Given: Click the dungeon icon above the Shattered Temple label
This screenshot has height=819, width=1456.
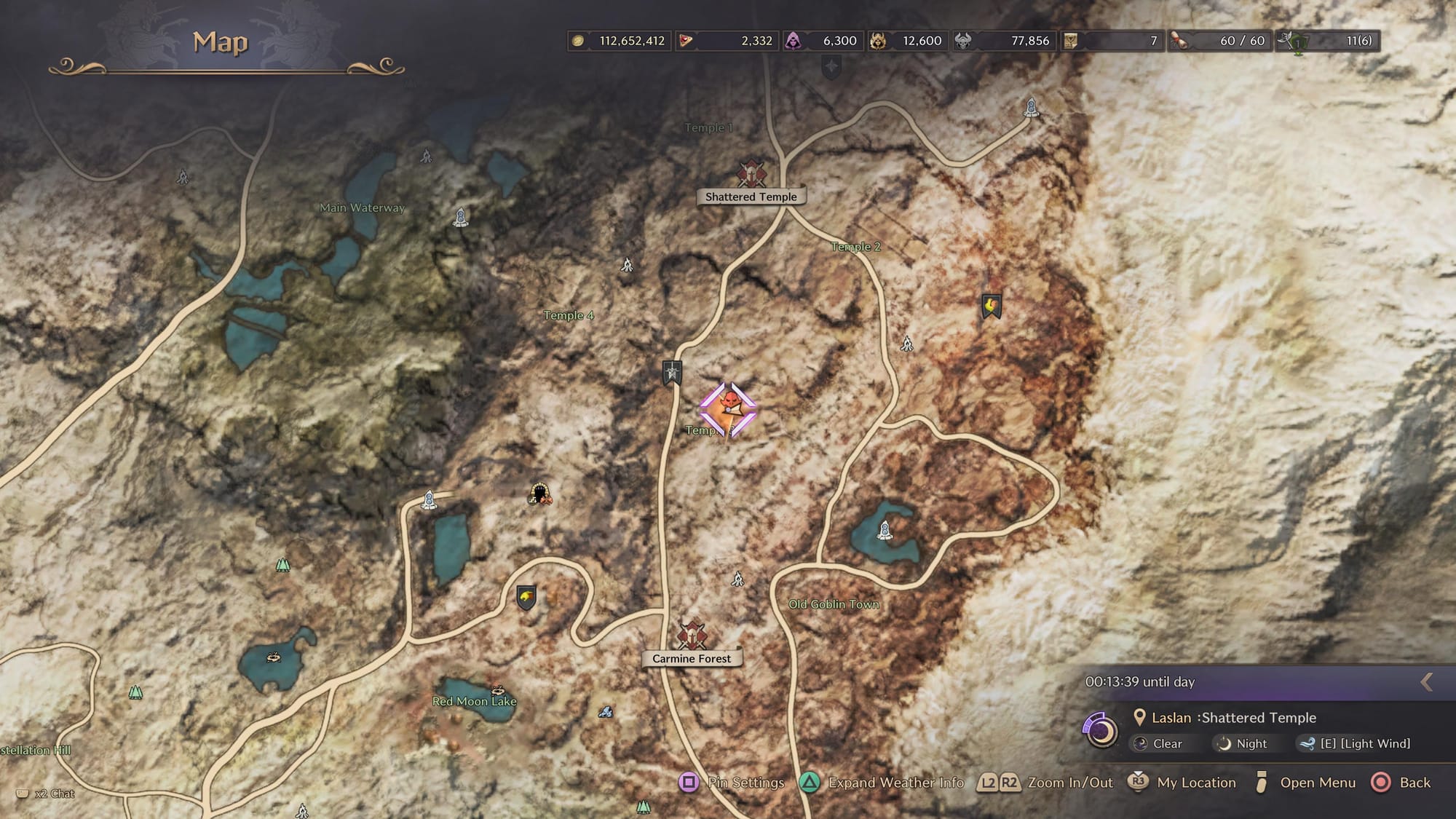Looking at the screenshot, I should (751, 174).
